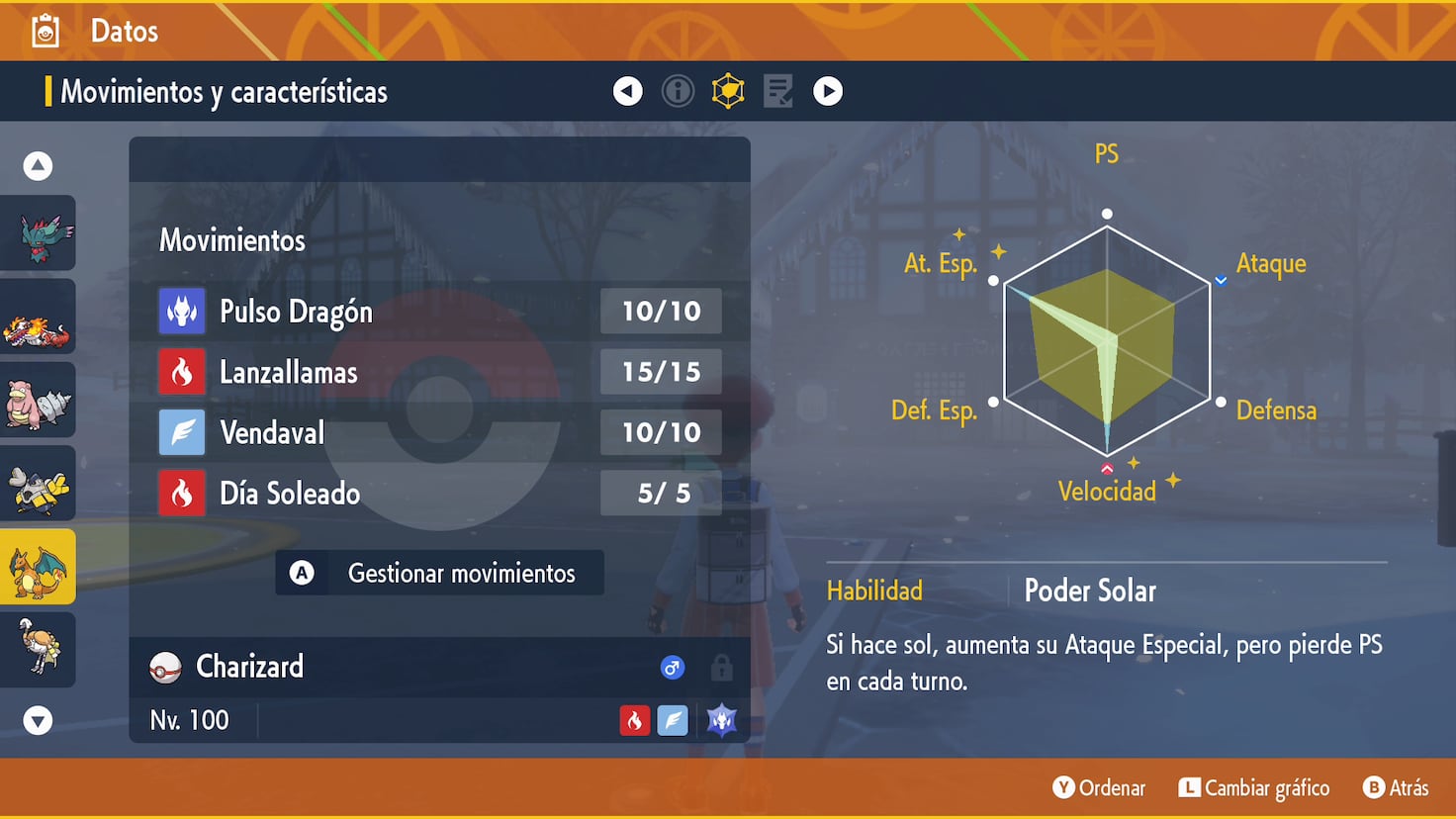1456x819 pixels.
Task: Click the right arrow for next Pokémon
Action: [x=828, y=90]
